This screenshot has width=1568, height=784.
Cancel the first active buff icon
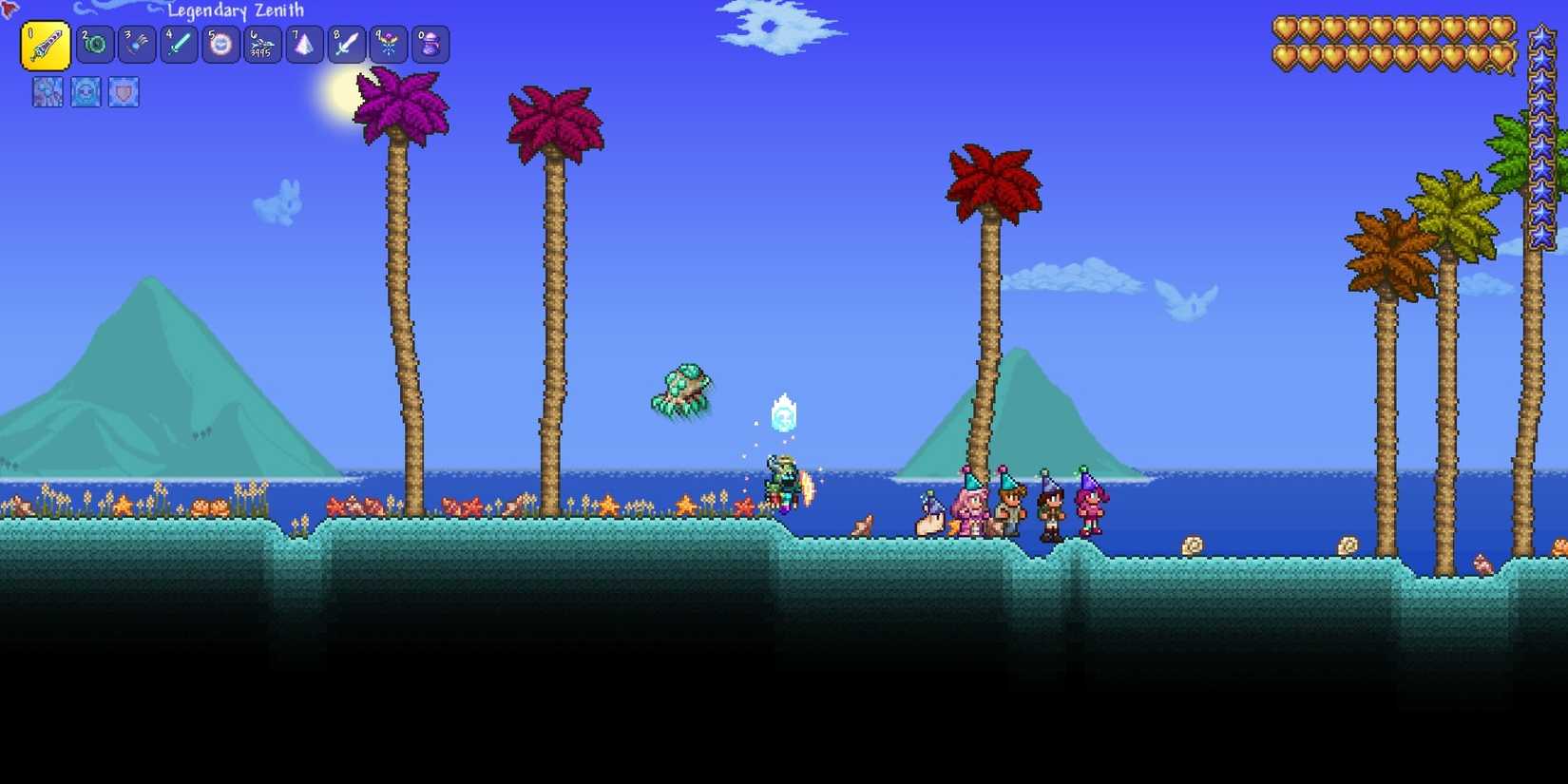48,91
